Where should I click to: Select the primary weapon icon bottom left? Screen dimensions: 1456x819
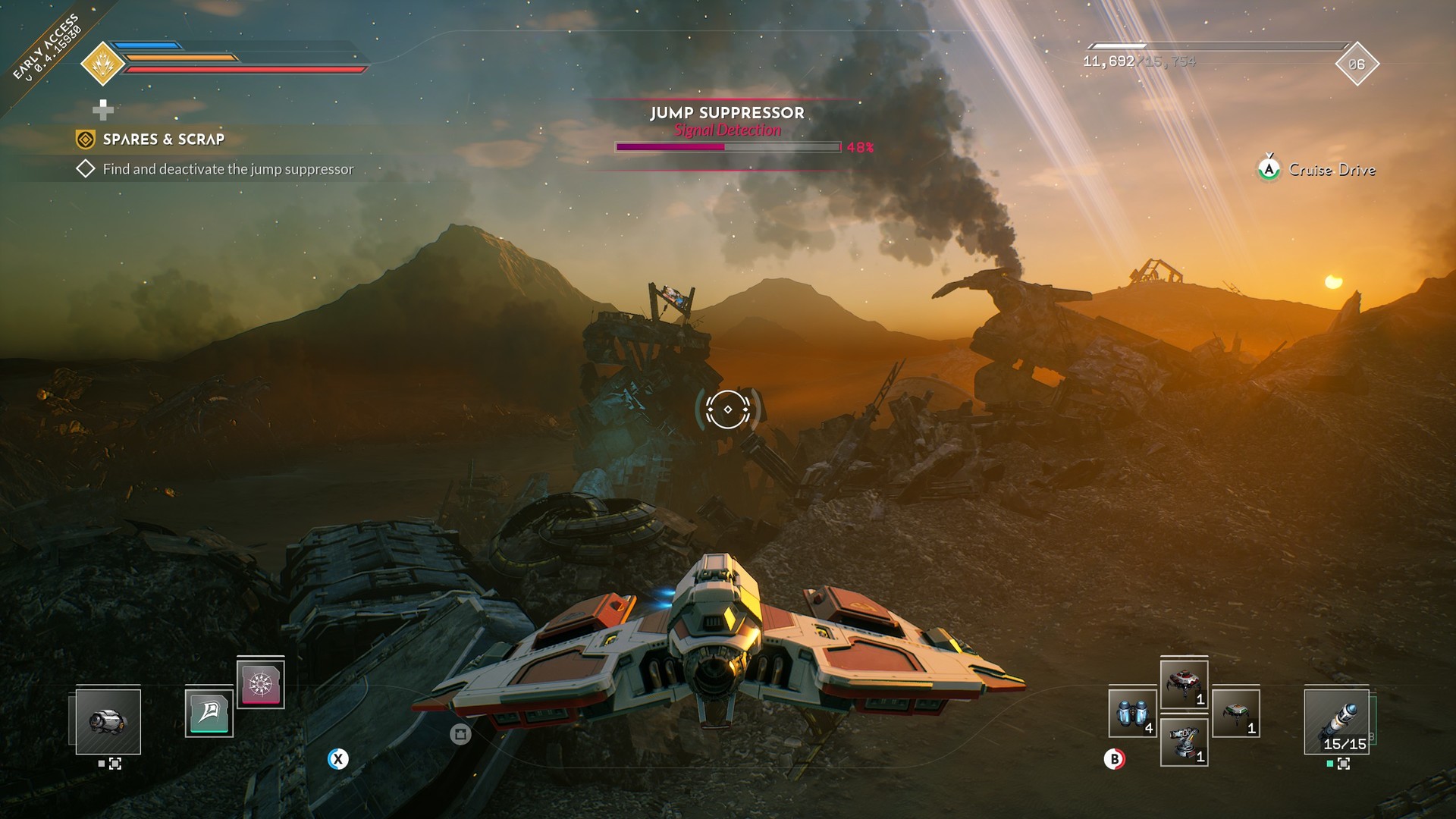click(108, 723)
